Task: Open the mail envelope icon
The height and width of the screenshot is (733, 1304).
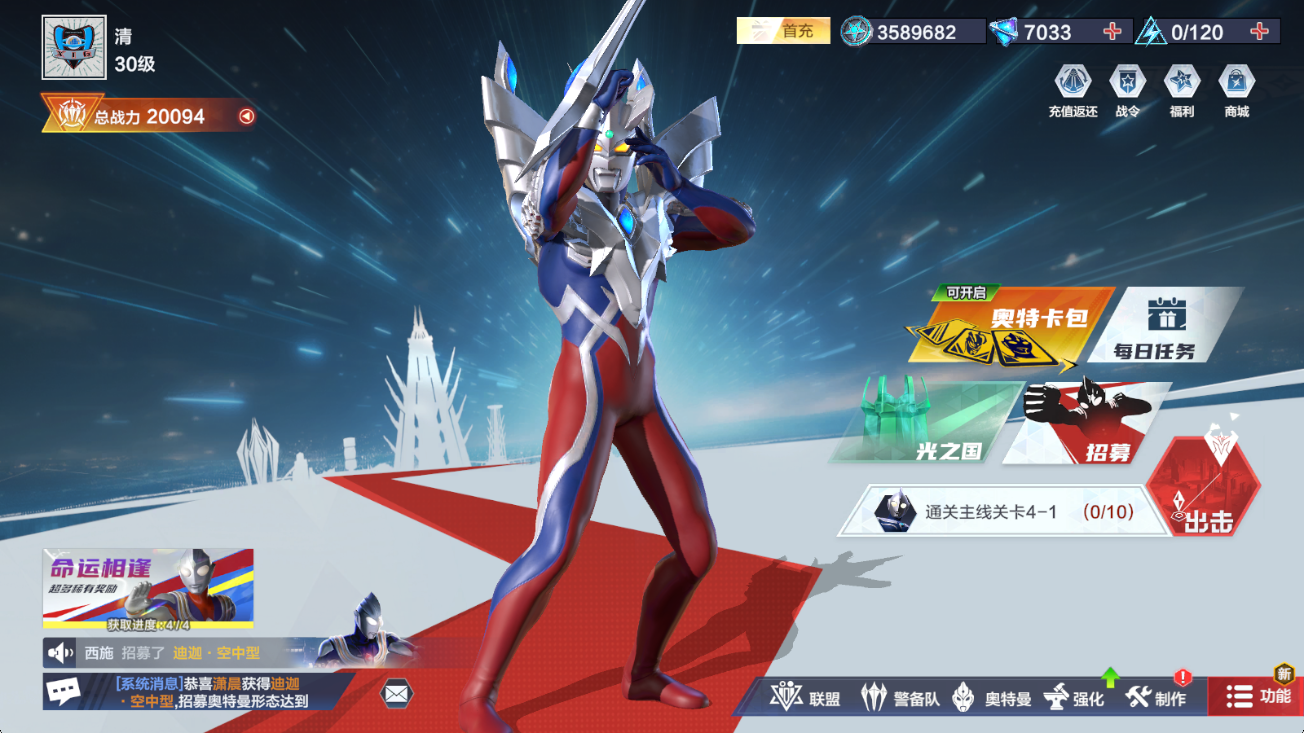Action: click(398, 692)
